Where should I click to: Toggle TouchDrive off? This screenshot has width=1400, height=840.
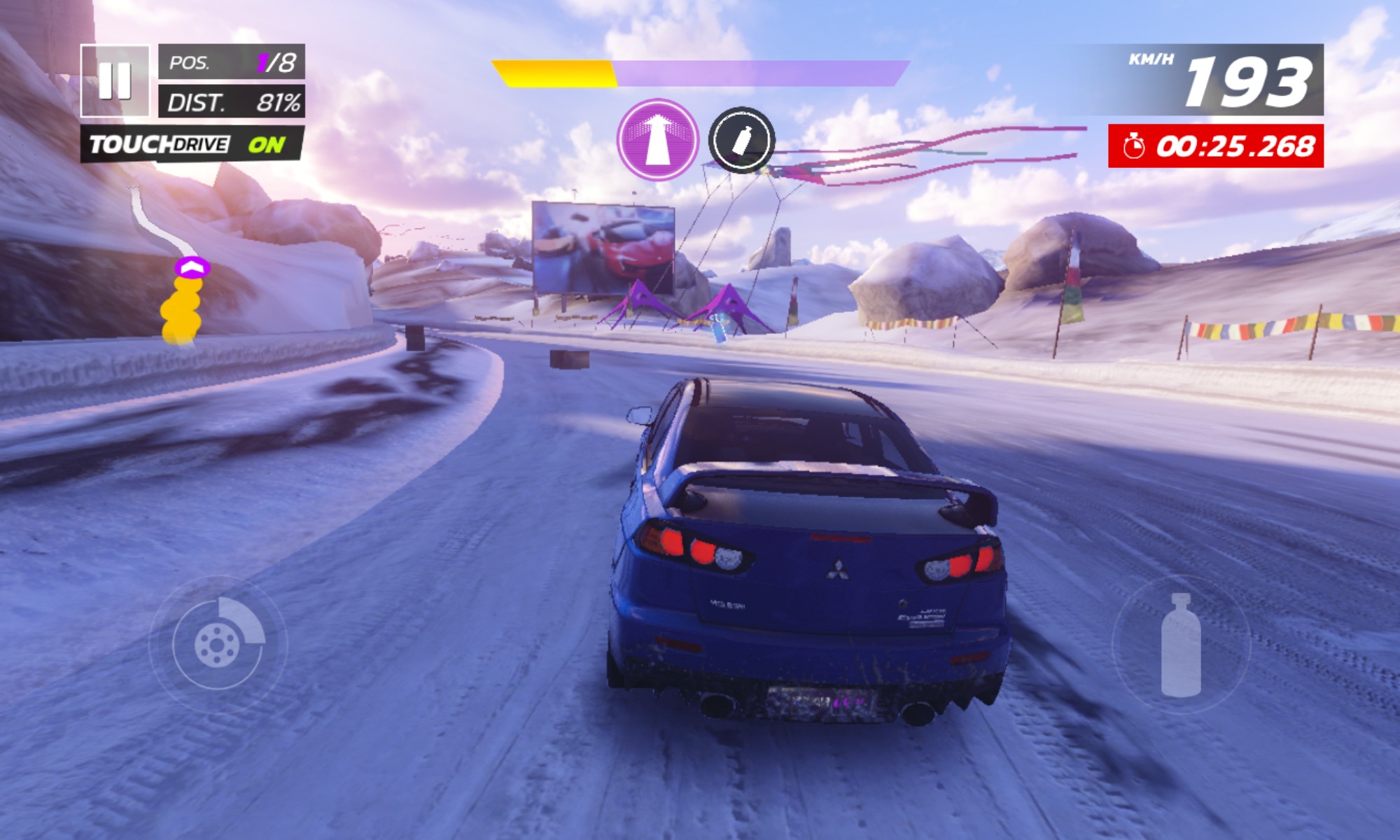pyautogui.click(x=192, y=144)
